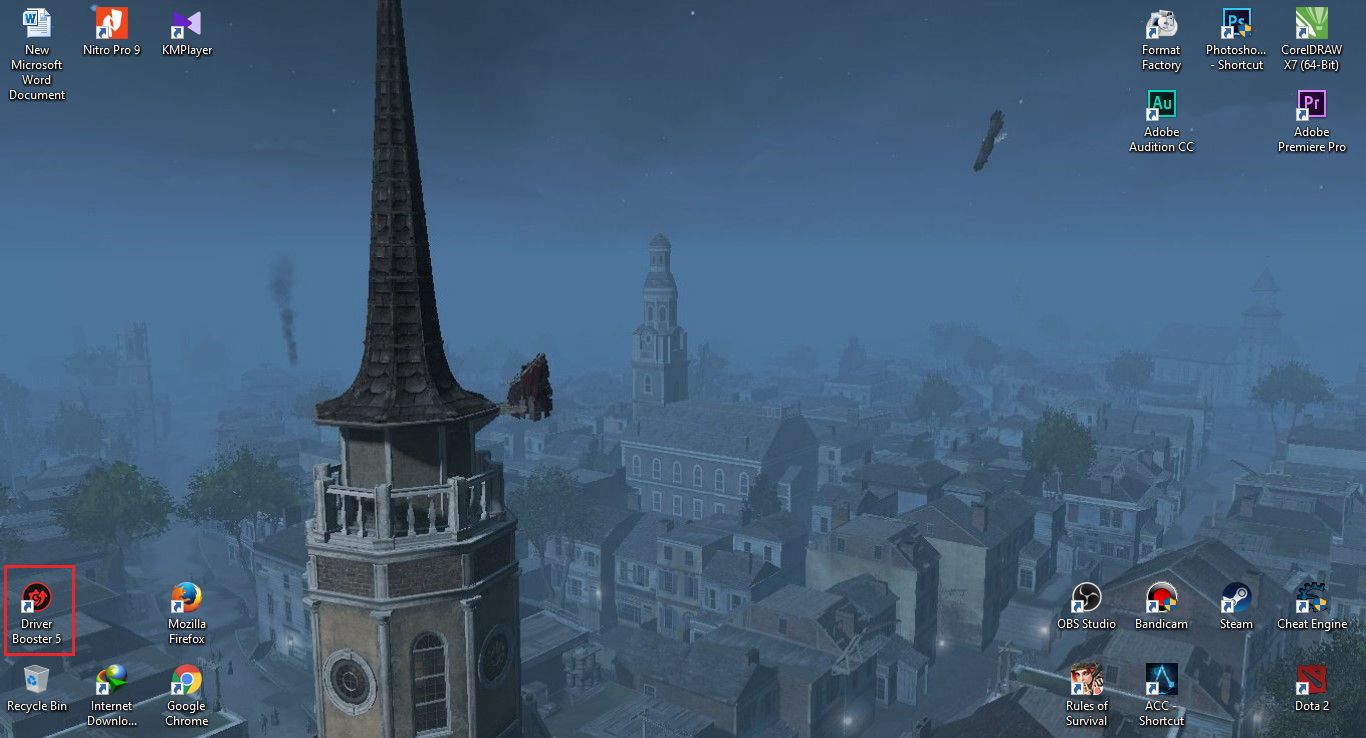Launch Cheat Engine

point(1311,596)
